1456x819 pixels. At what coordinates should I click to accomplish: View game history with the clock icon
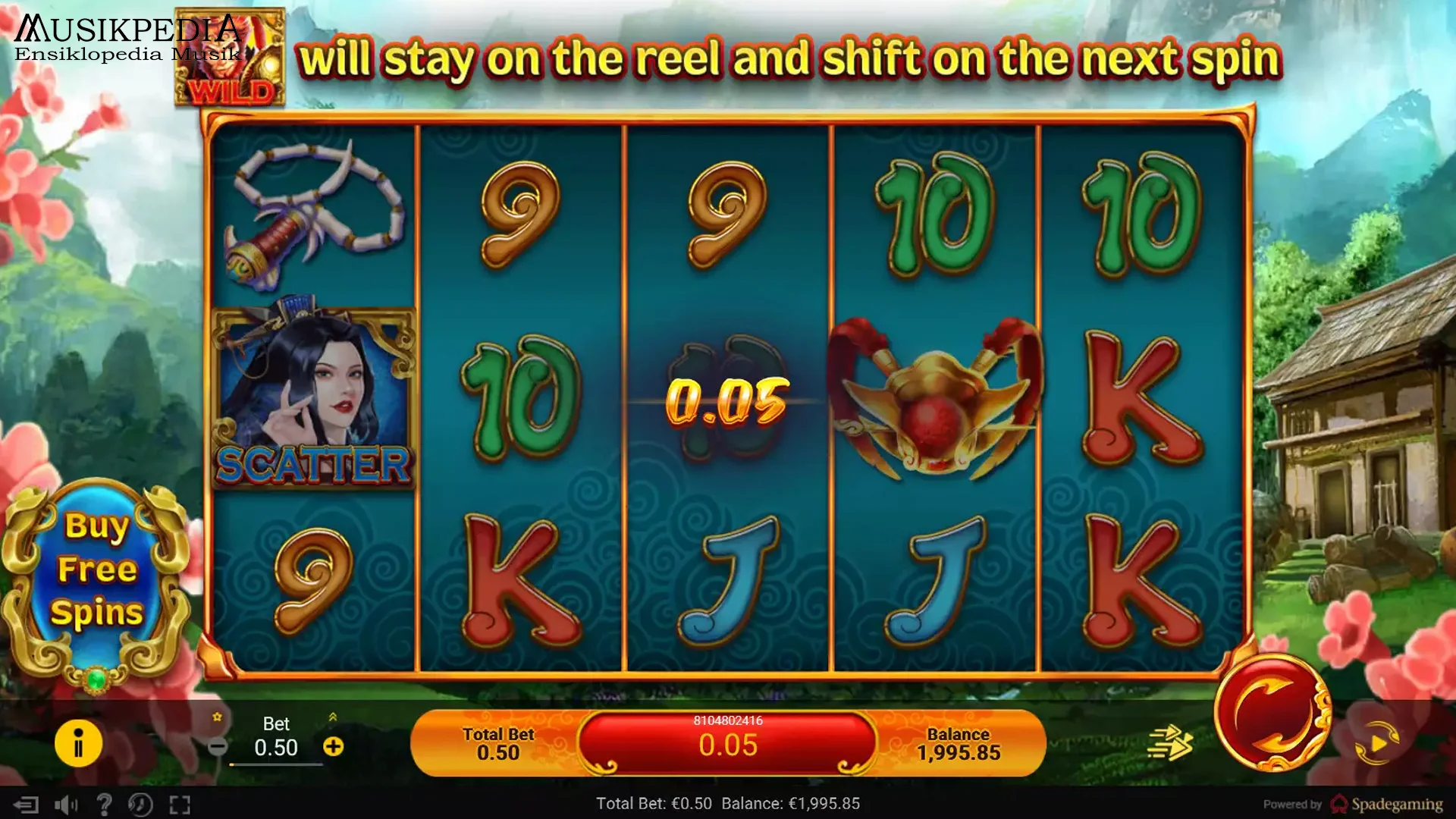140,805
